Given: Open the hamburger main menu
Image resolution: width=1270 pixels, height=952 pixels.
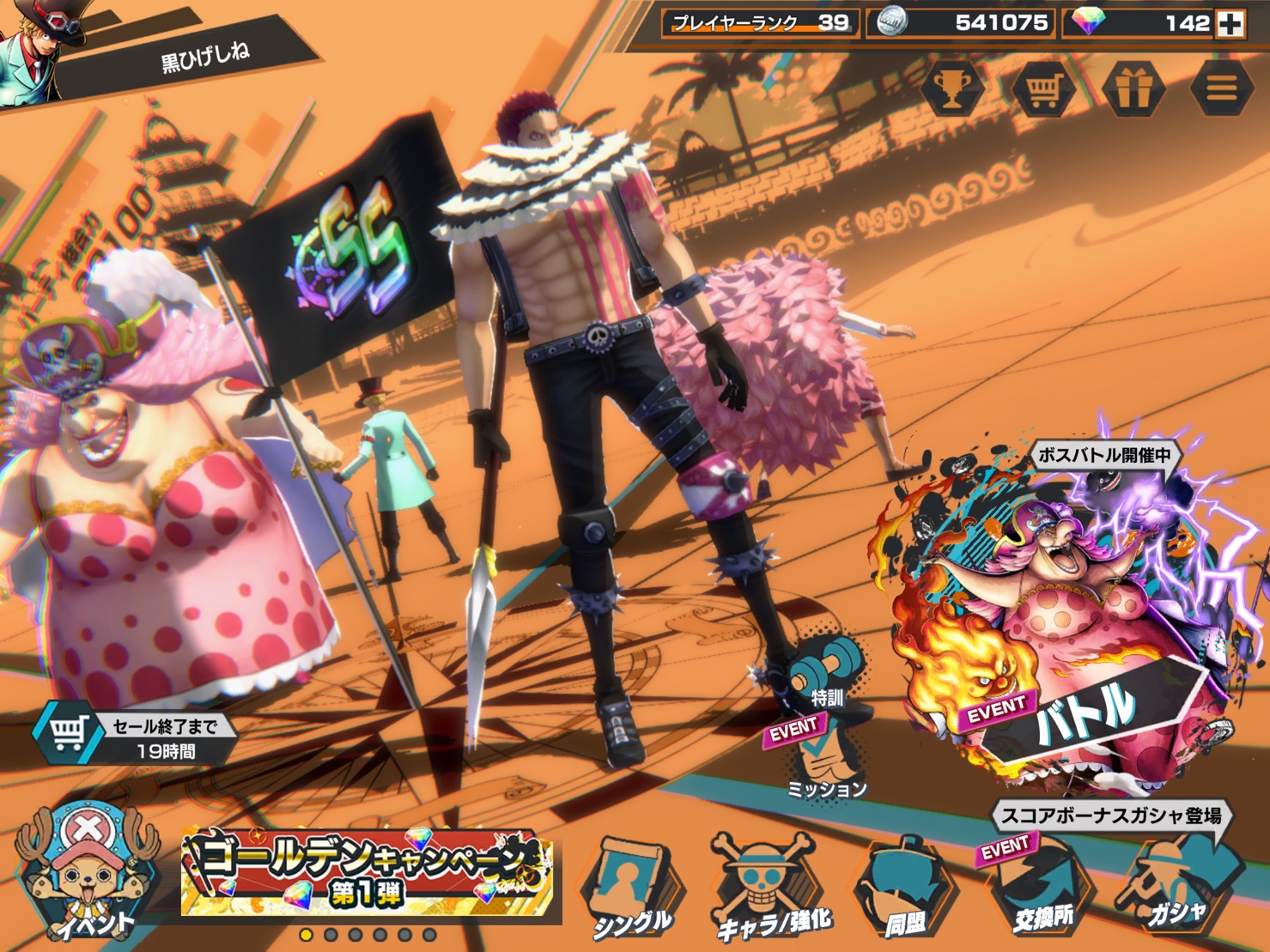Looking at the screenshot, I should pos(1222,88).
